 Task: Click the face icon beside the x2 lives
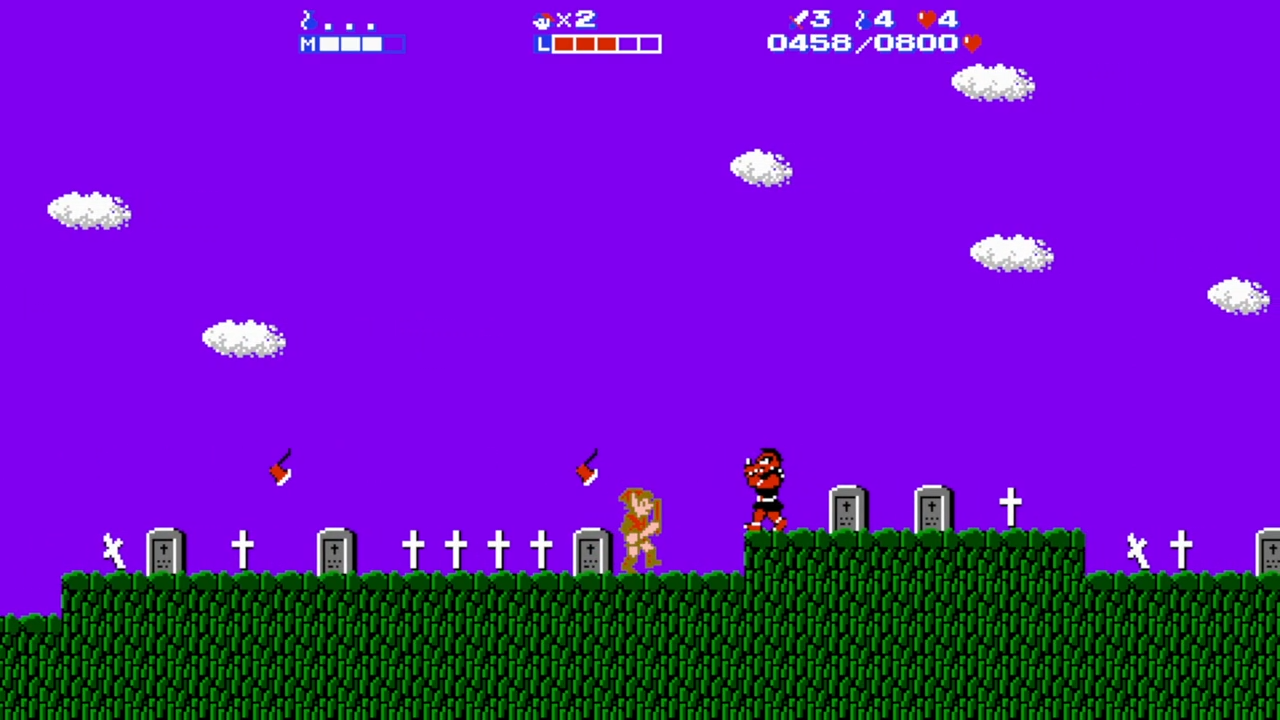pos(541,19)
